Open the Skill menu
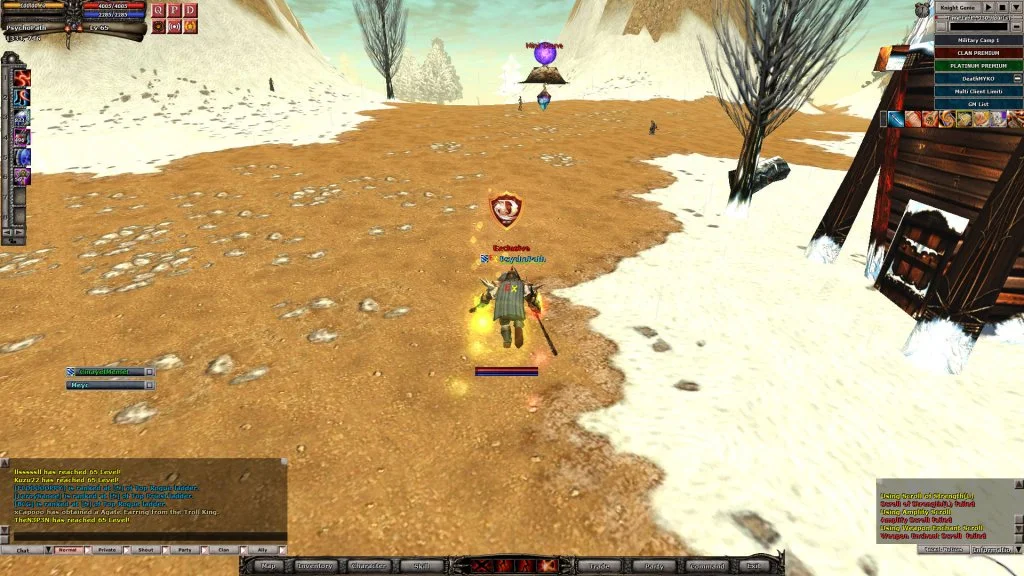This screenshot has width=1024, height=576. 421,566
